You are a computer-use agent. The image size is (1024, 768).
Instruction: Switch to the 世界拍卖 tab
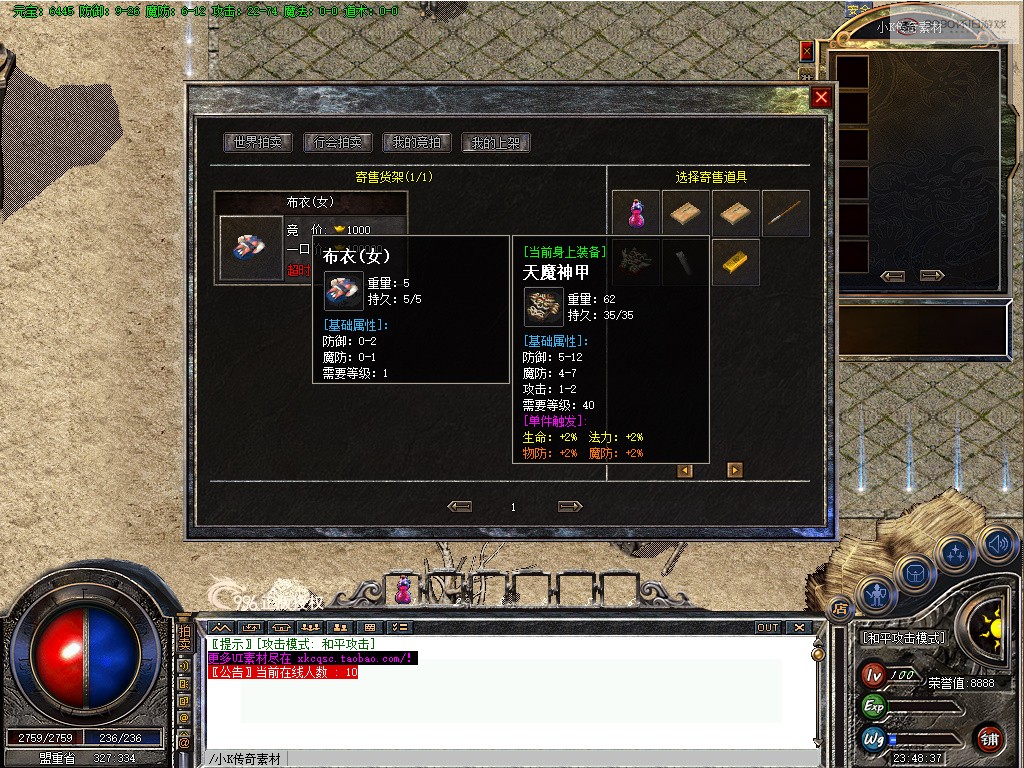click(257, 143)
